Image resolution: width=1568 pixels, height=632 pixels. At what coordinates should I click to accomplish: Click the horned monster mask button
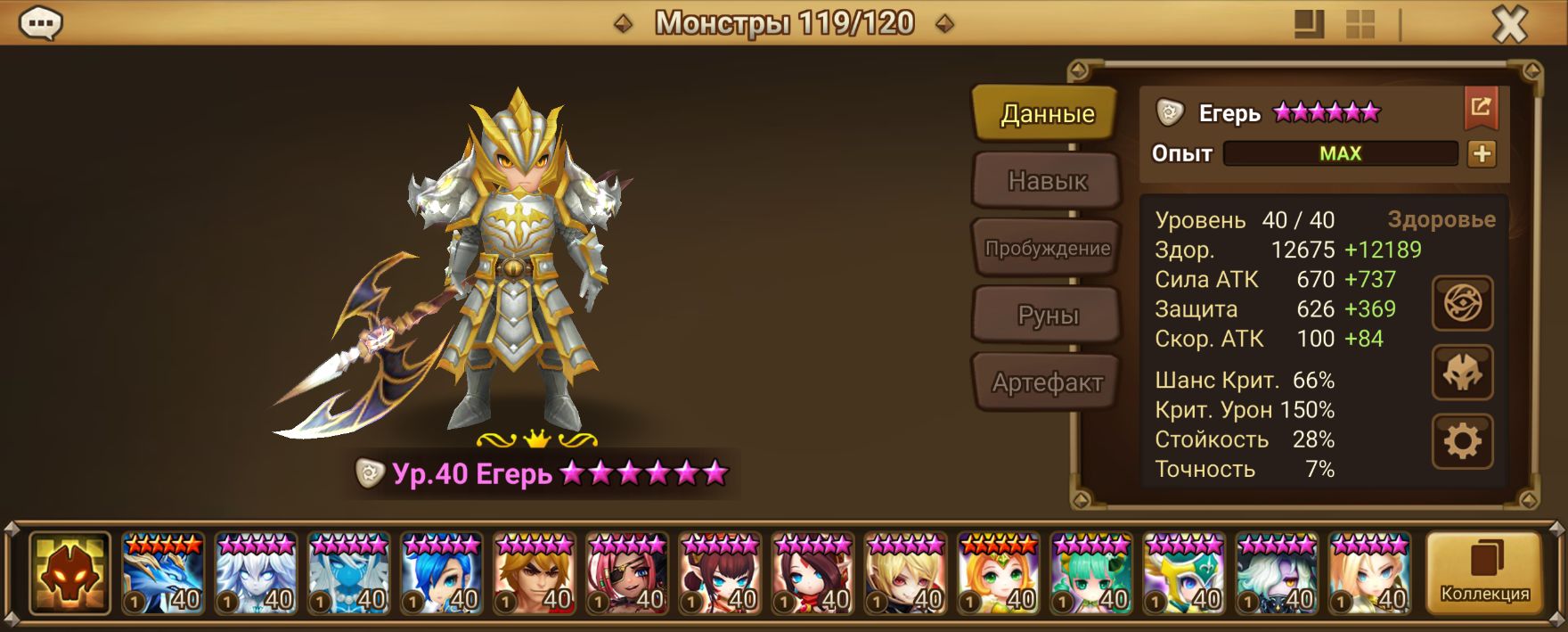1462,373
